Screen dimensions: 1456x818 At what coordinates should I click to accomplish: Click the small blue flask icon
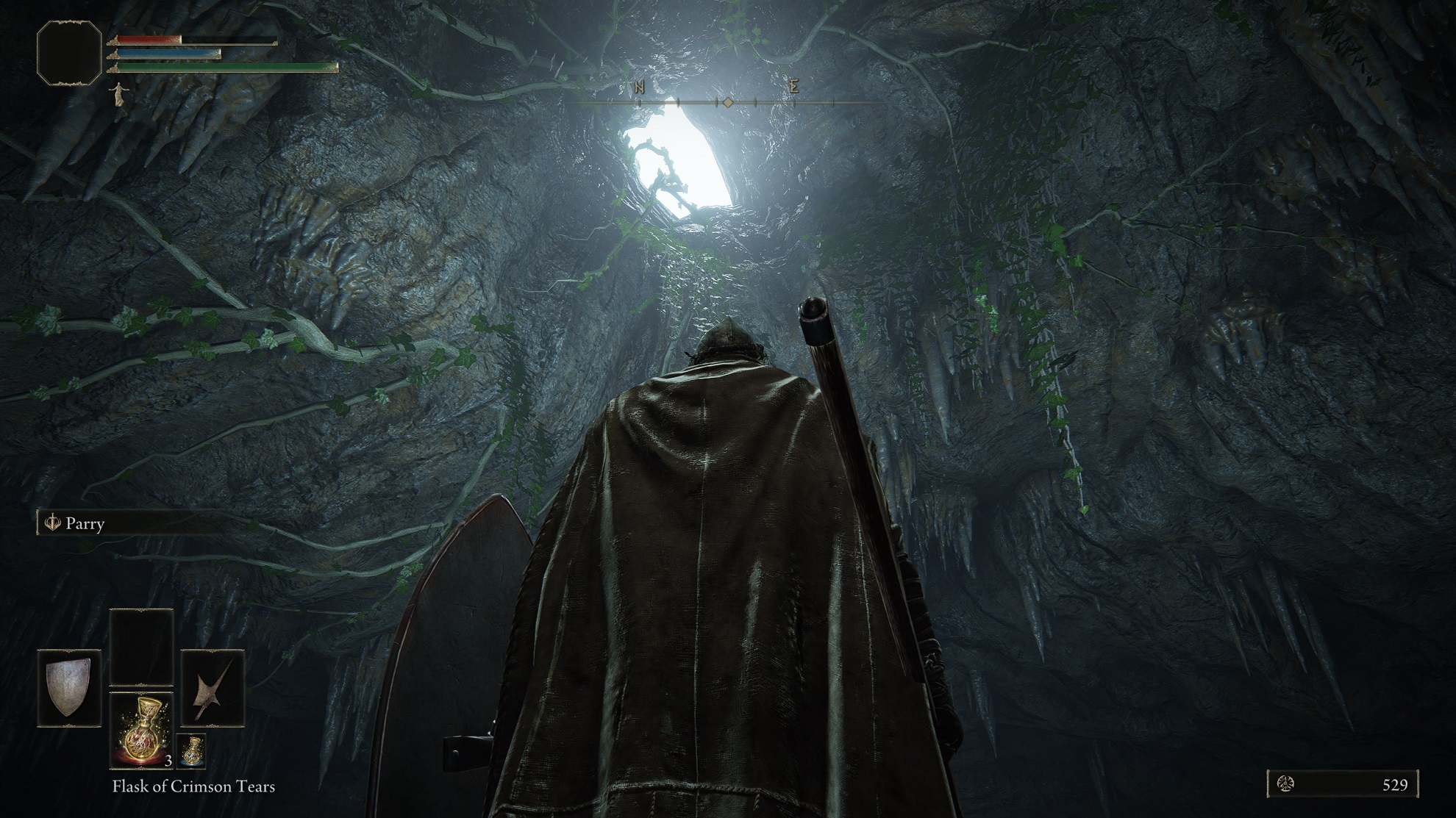click(x=191, y=750)
